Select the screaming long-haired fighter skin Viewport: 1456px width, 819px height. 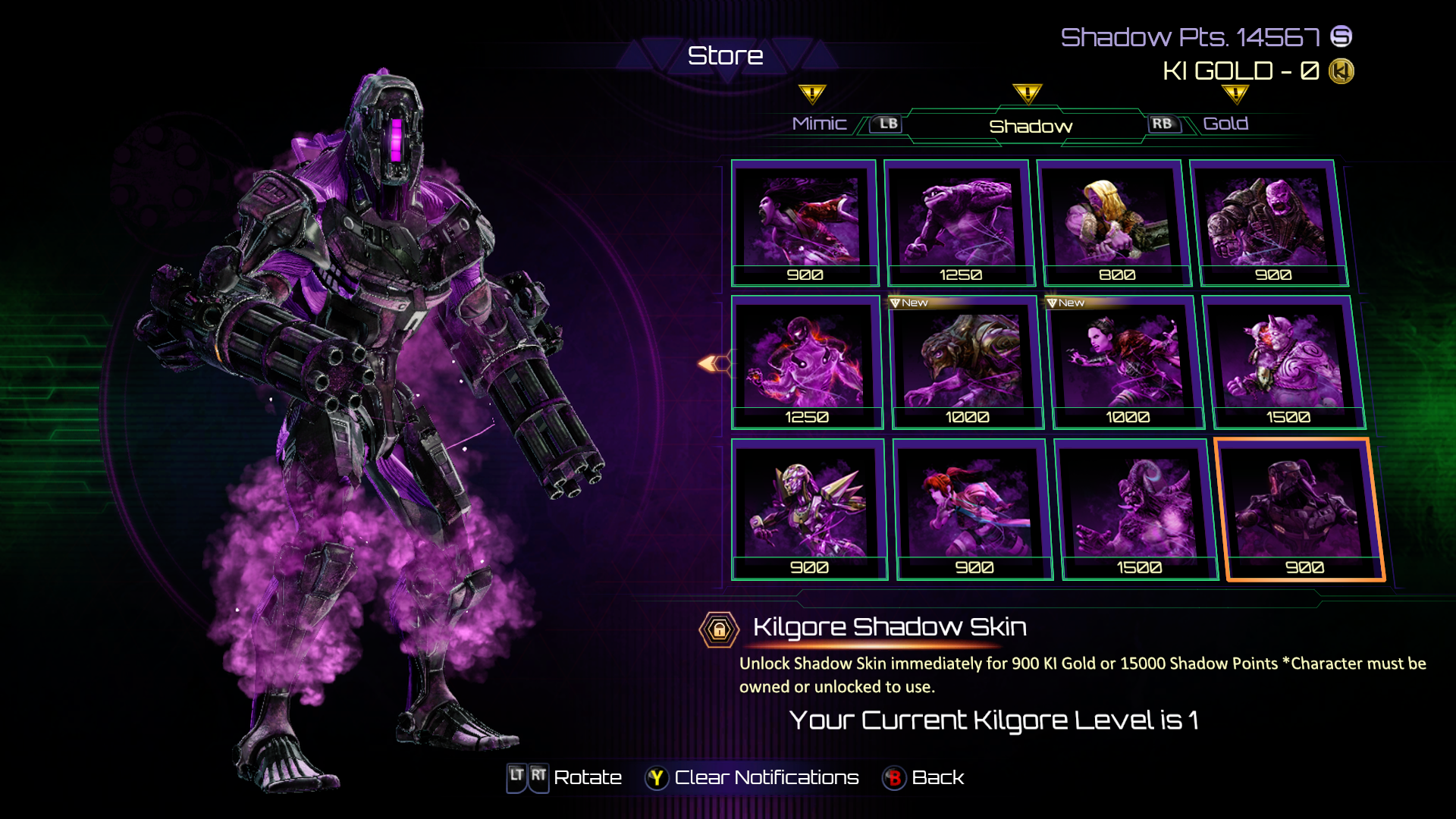click(x=804, y=223)
